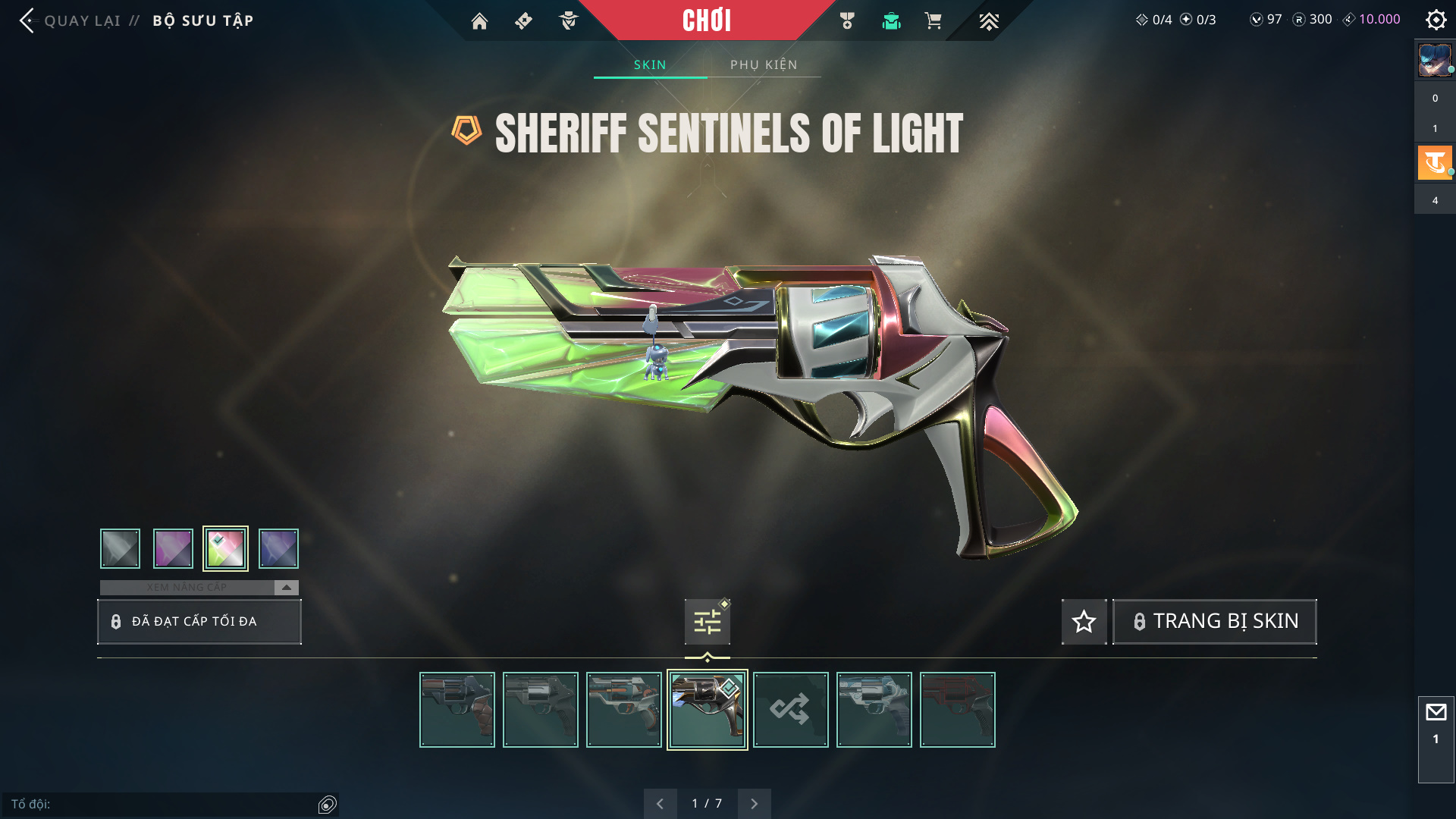Go back with the Quay Lại arrow

(x=27, y=20)
